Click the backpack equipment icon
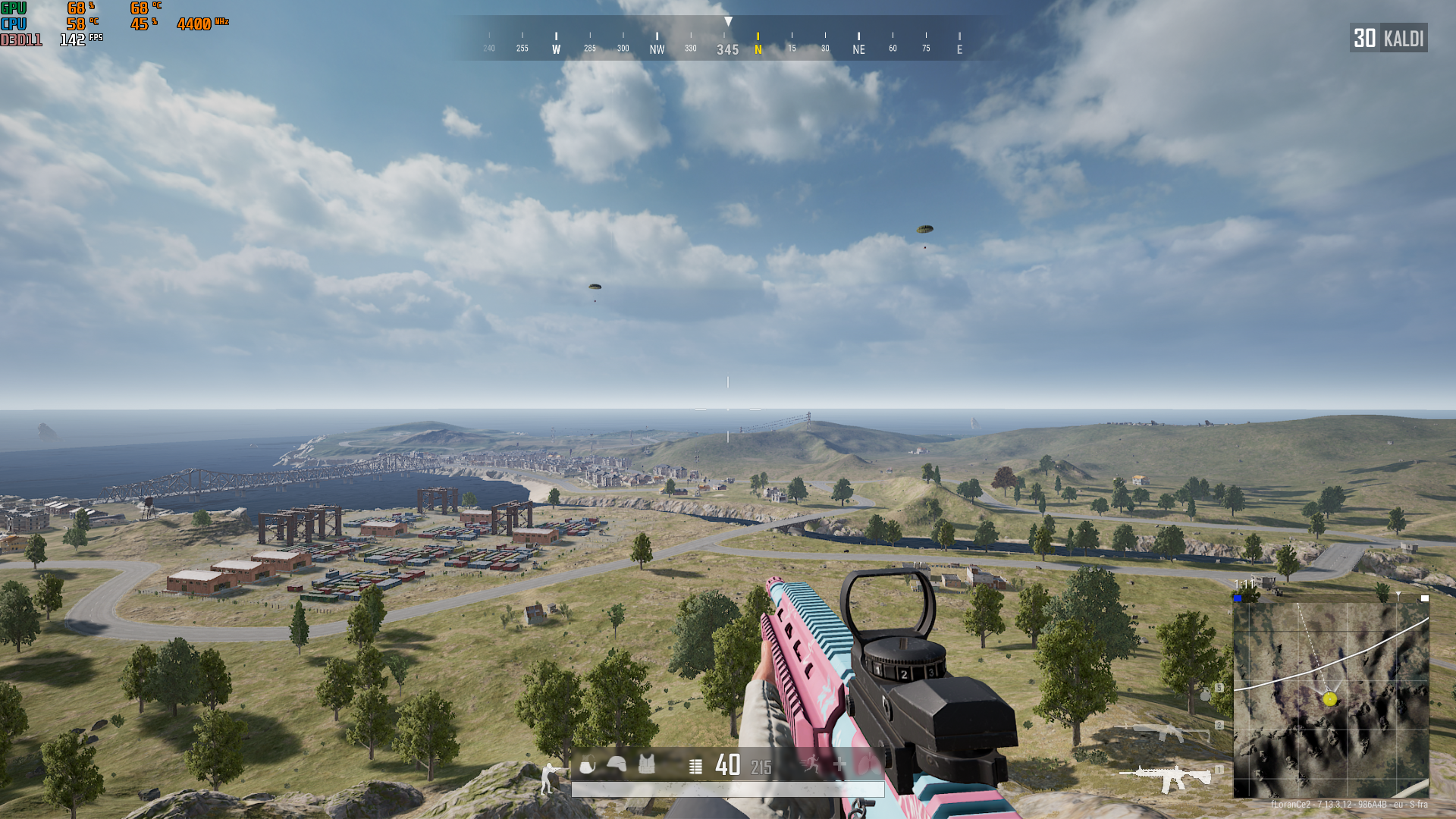This screenshot has height=819, width=1456. tap(587, 766)
